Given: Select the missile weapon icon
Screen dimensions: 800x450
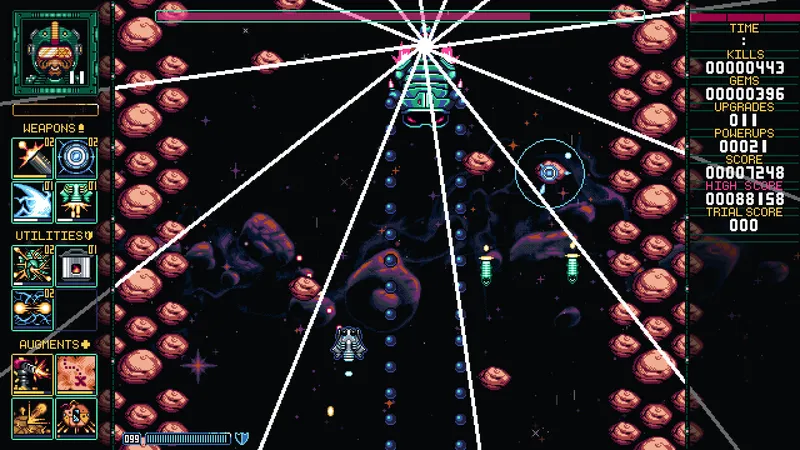Looking at the screenshot, I should [x=32, y=157].
